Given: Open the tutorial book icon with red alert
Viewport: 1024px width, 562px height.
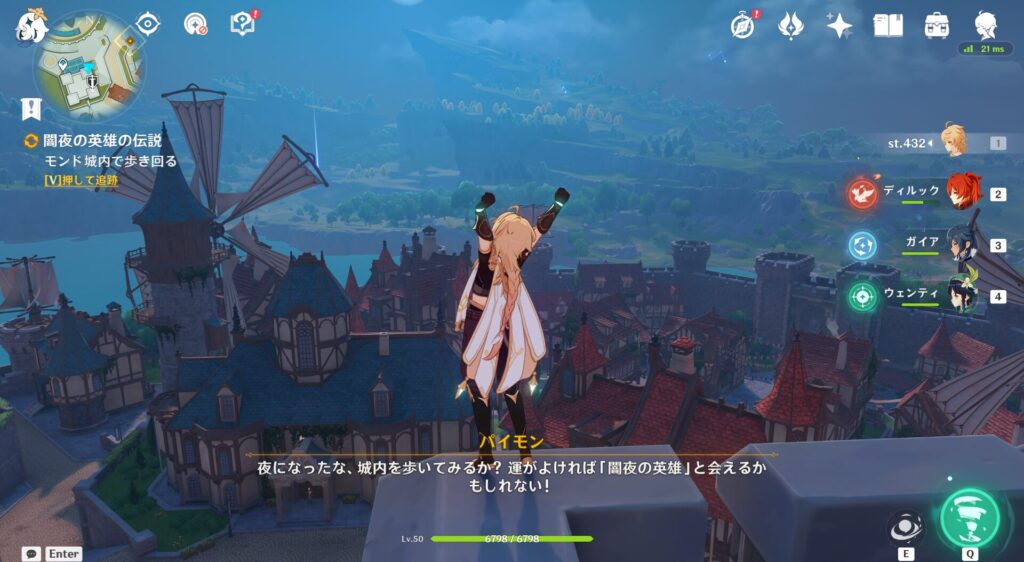Looking at the screenshot, I should click(x=243, y=23).
